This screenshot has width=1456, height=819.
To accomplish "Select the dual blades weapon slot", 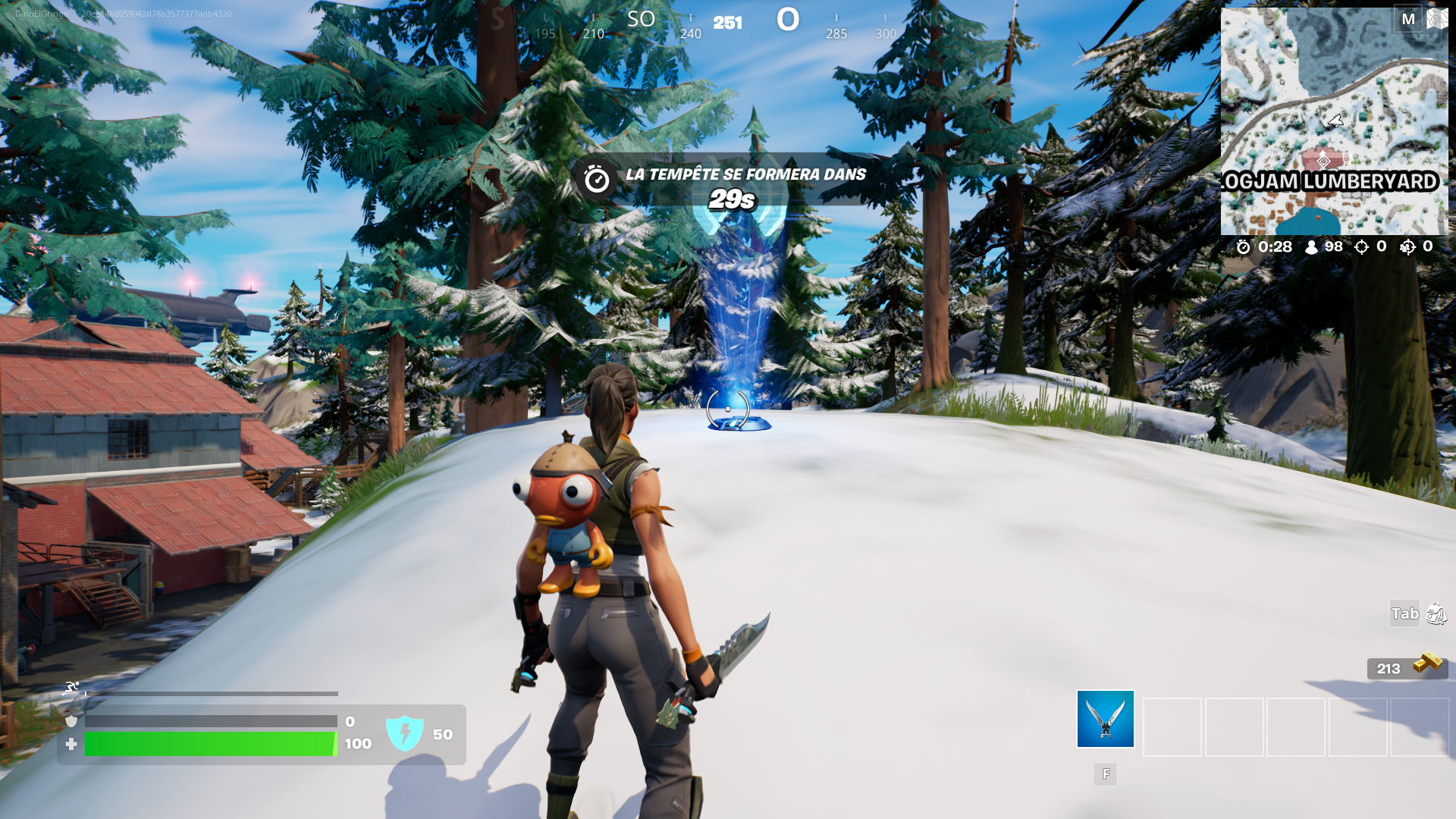I will click(x=1105, y=719).
